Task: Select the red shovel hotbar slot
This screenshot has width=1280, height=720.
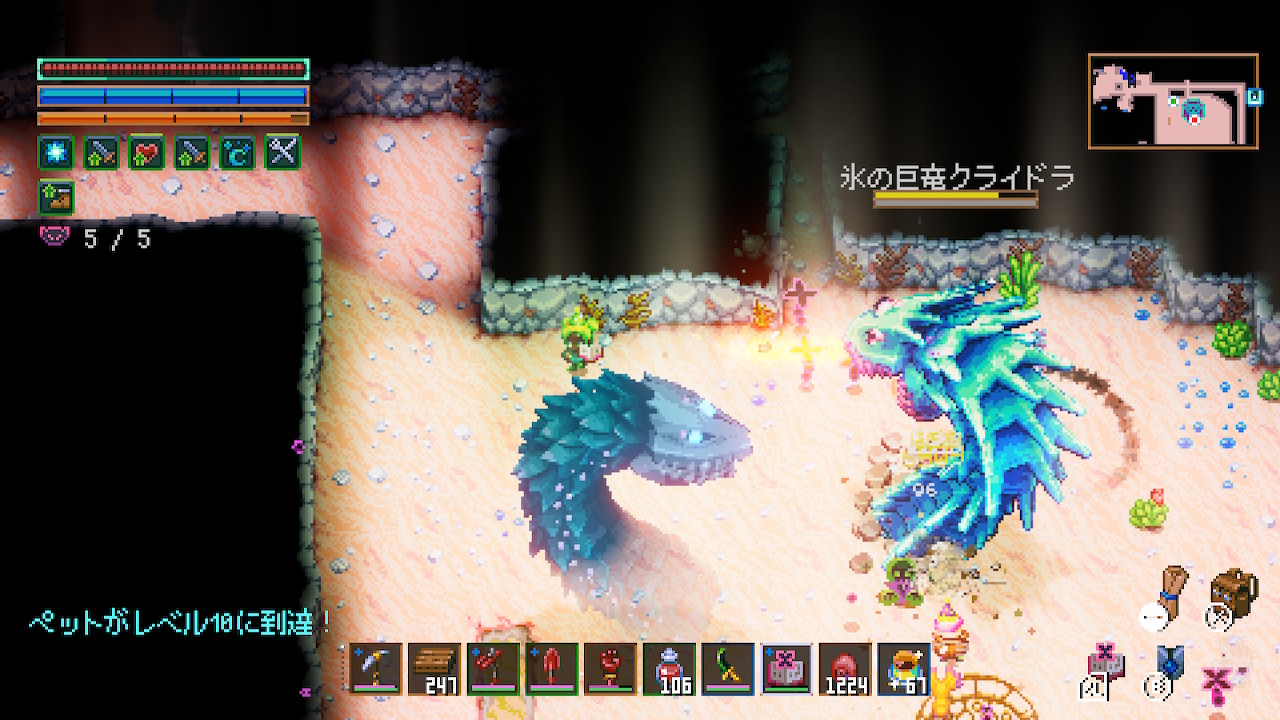Action: [x=552, y=667]
